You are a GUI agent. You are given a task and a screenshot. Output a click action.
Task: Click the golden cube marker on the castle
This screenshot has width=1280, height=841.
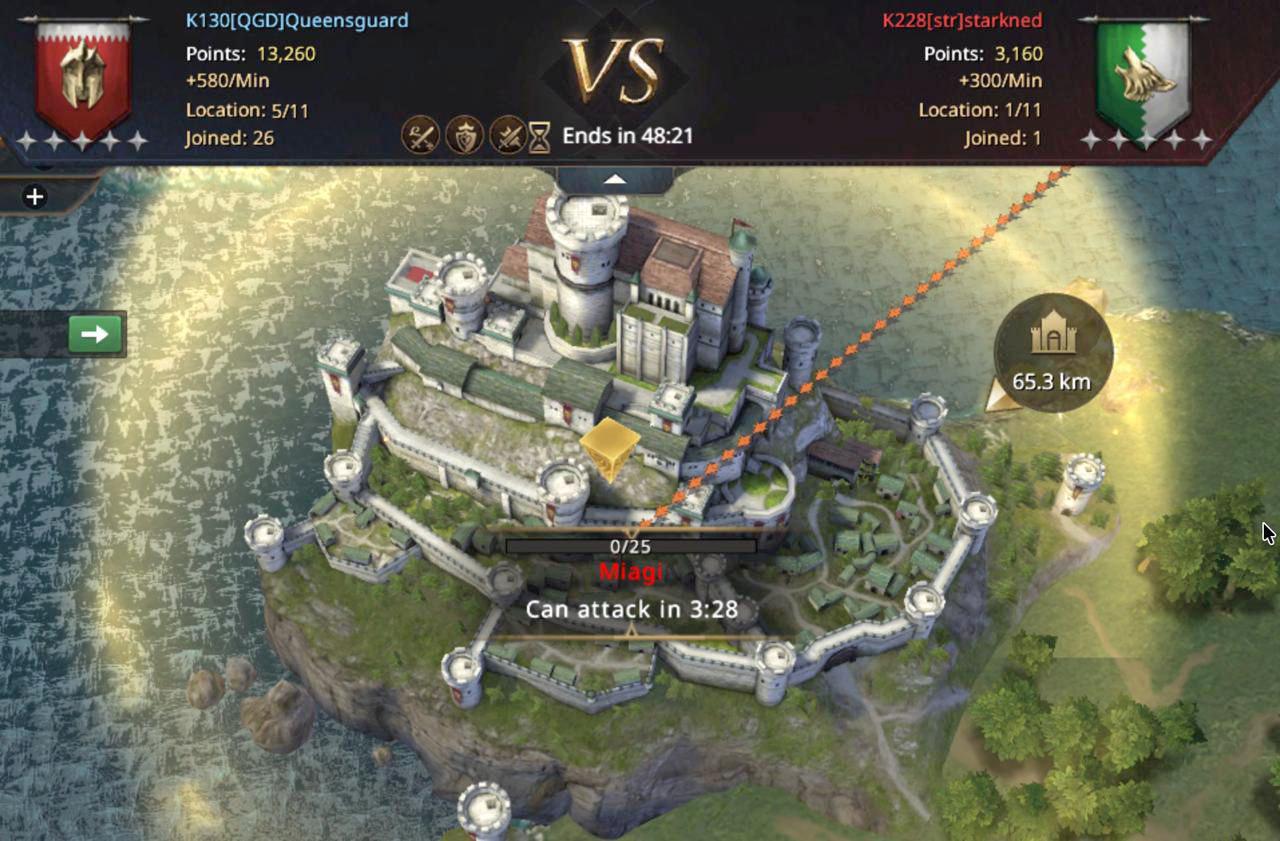point(609,447)
